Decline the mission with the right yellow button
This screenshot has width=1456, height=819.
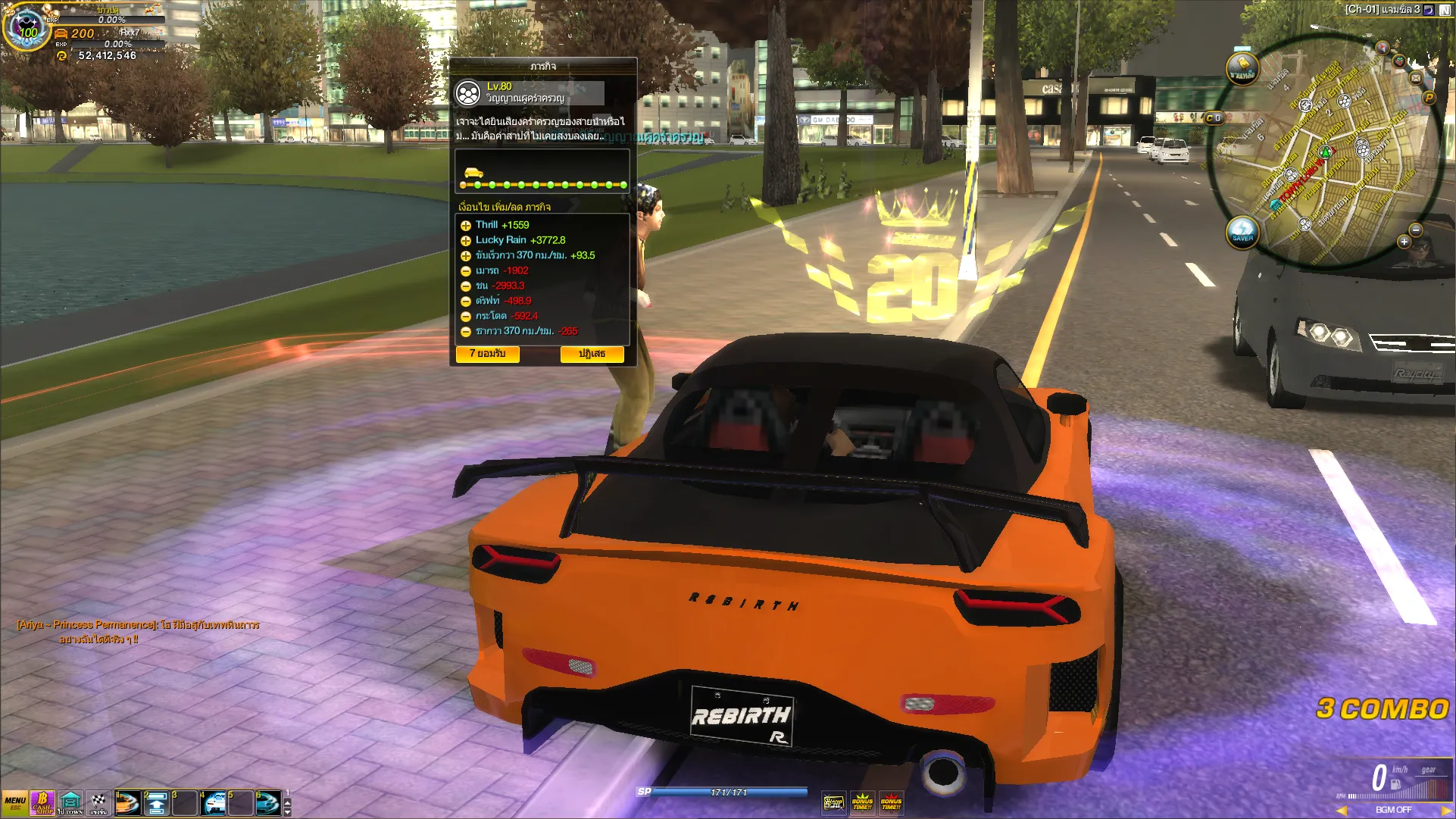pyautogui.click(x=592, y=354)
